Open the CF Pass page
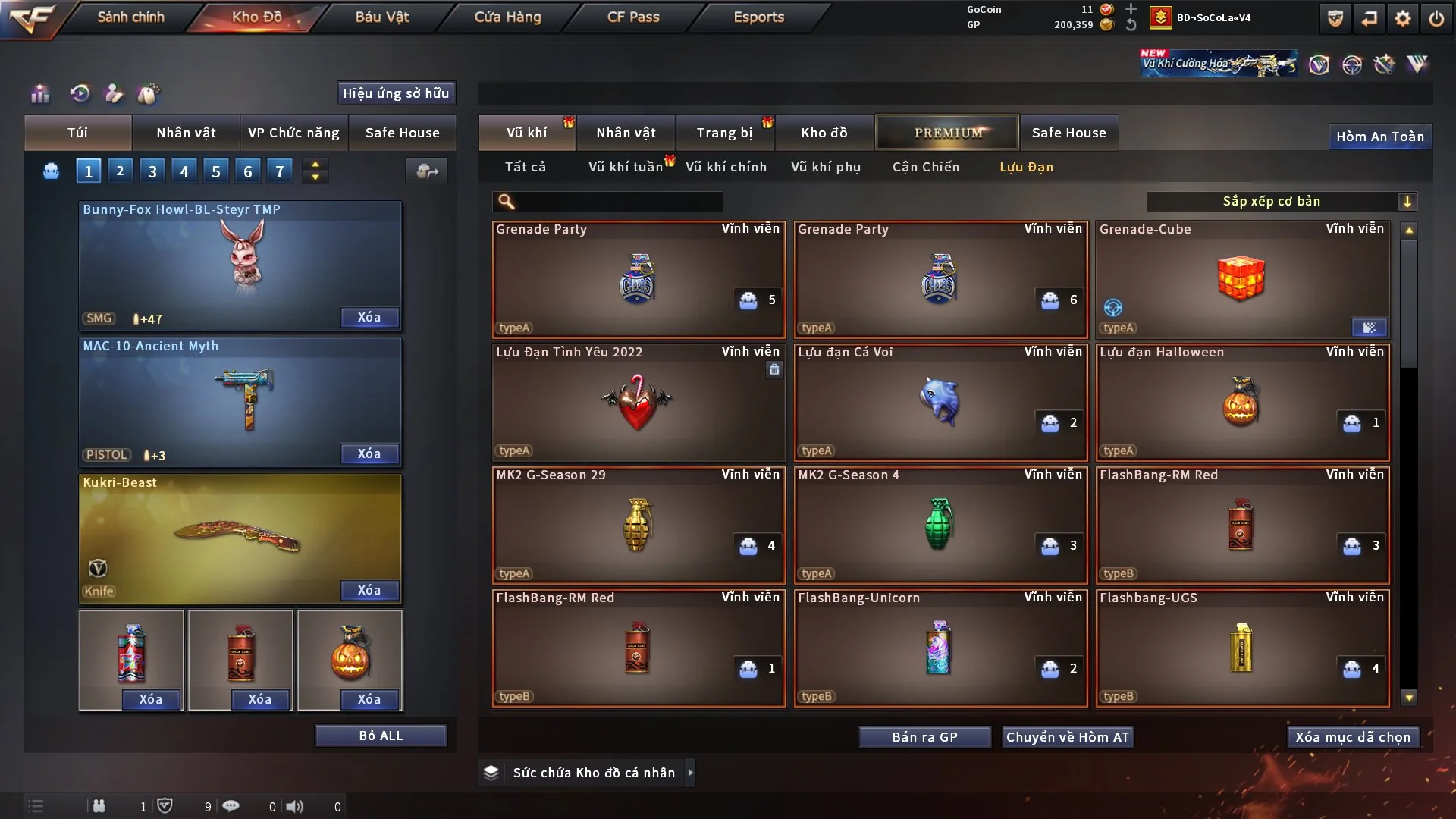Image resolution: width=1456 pixels, height=819 pixels. click(633, 17)
